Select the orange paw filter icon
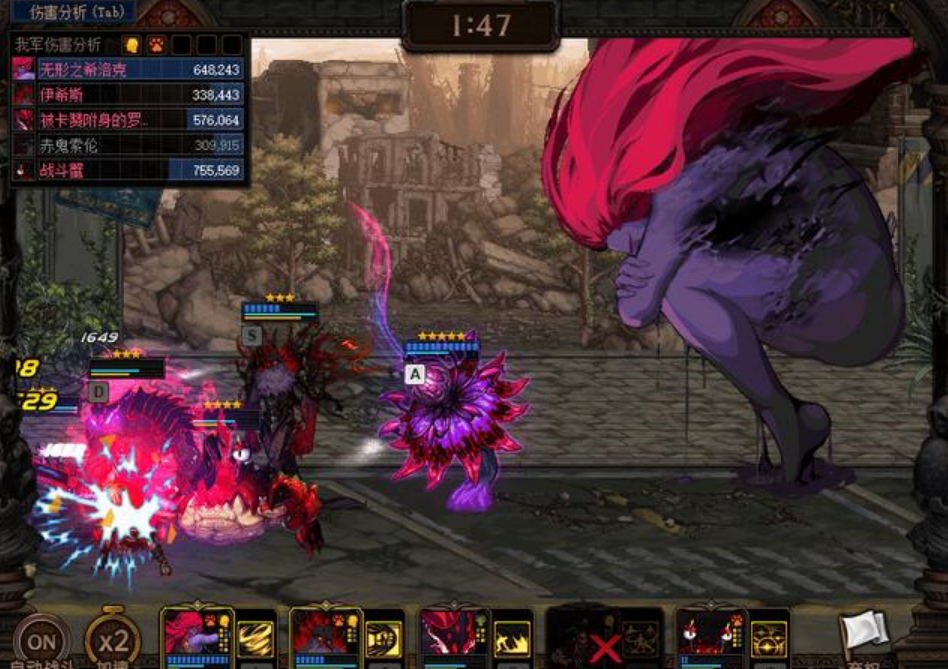 [156, 45]
